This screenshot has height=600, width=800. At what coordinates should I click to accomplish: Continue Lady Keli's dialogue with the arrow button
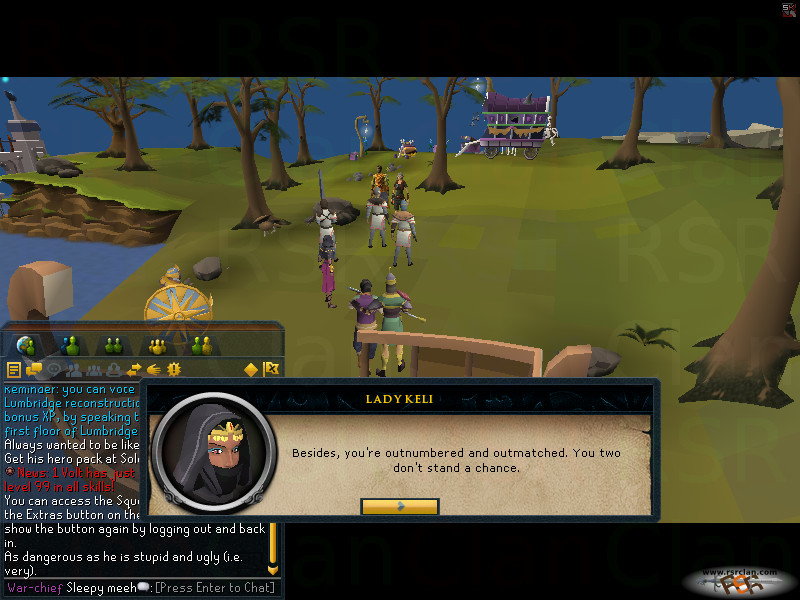pyautogui.click(x=400, y=506)
